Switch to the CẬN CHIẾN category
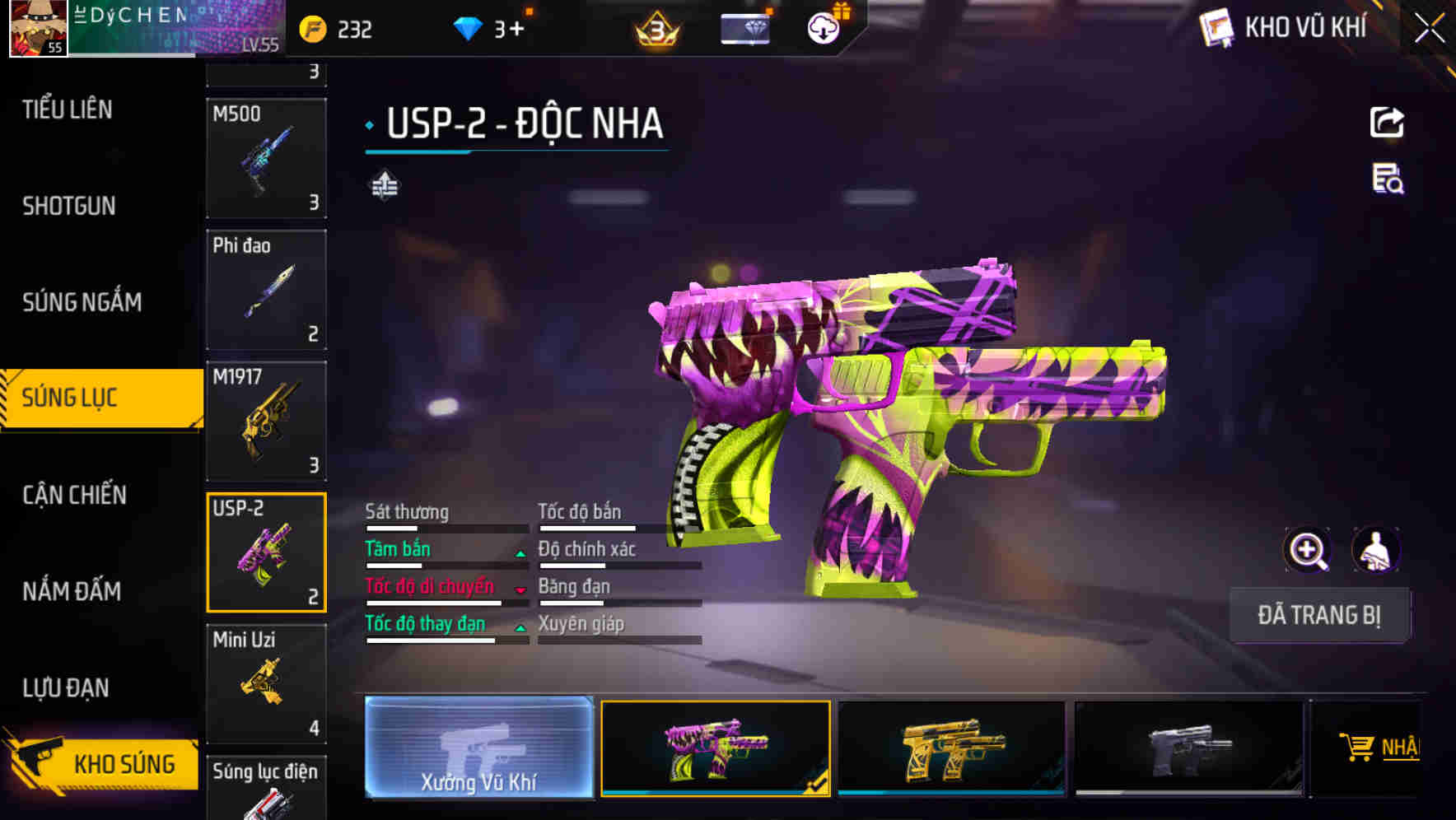This screenshot has width=1456, height=820. 72,496
